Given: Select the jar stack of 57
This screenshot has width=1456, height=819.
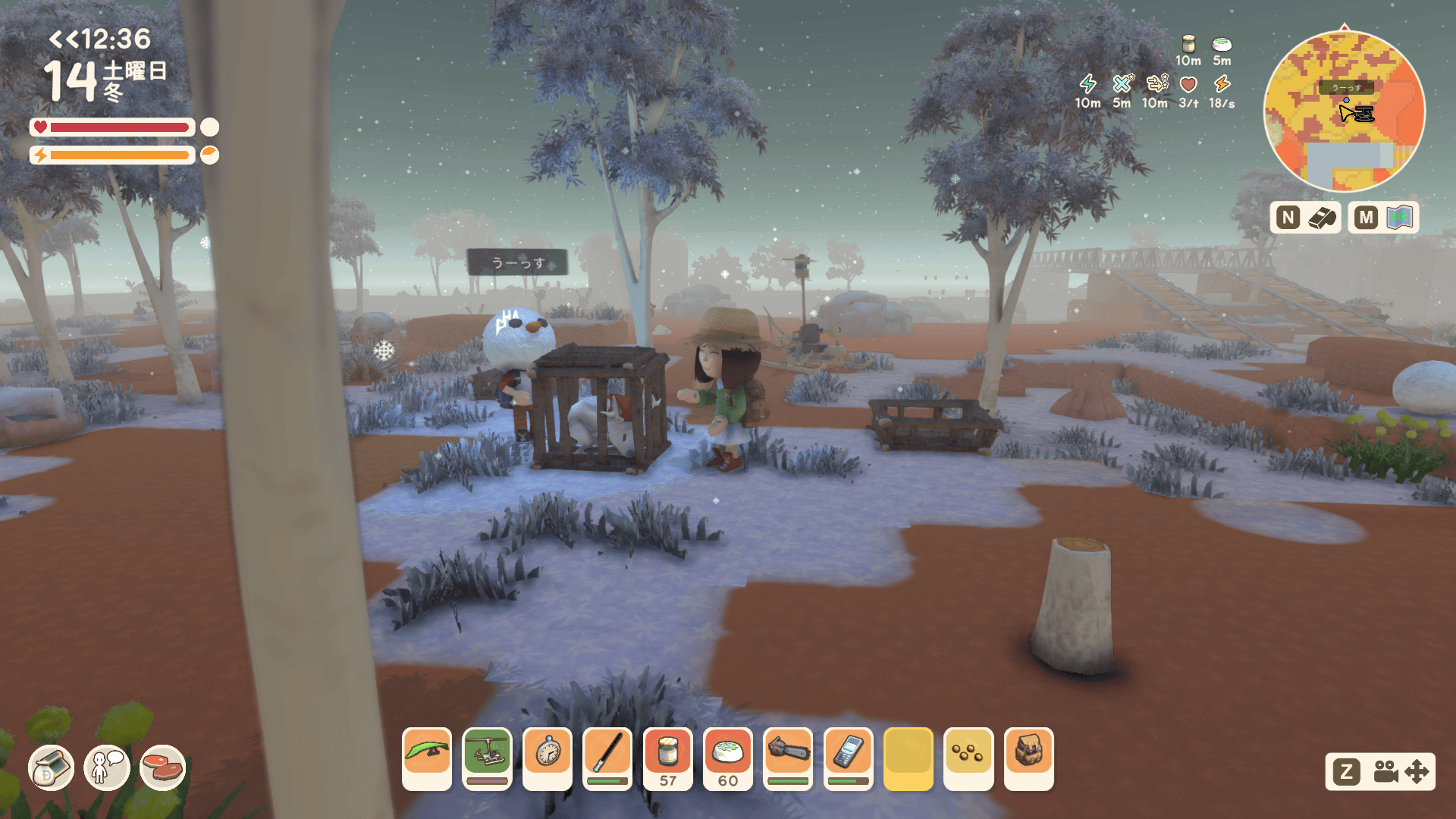Looking at the screenshot, I should (x=667, y=758).
